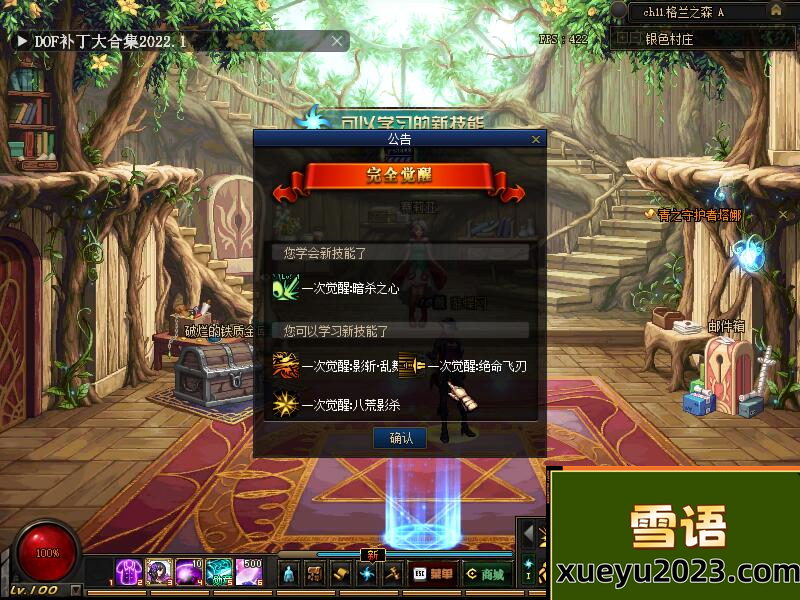Use the character portrait hotbar slot
This screenshot has width=800, height=600.
[159, 572]
